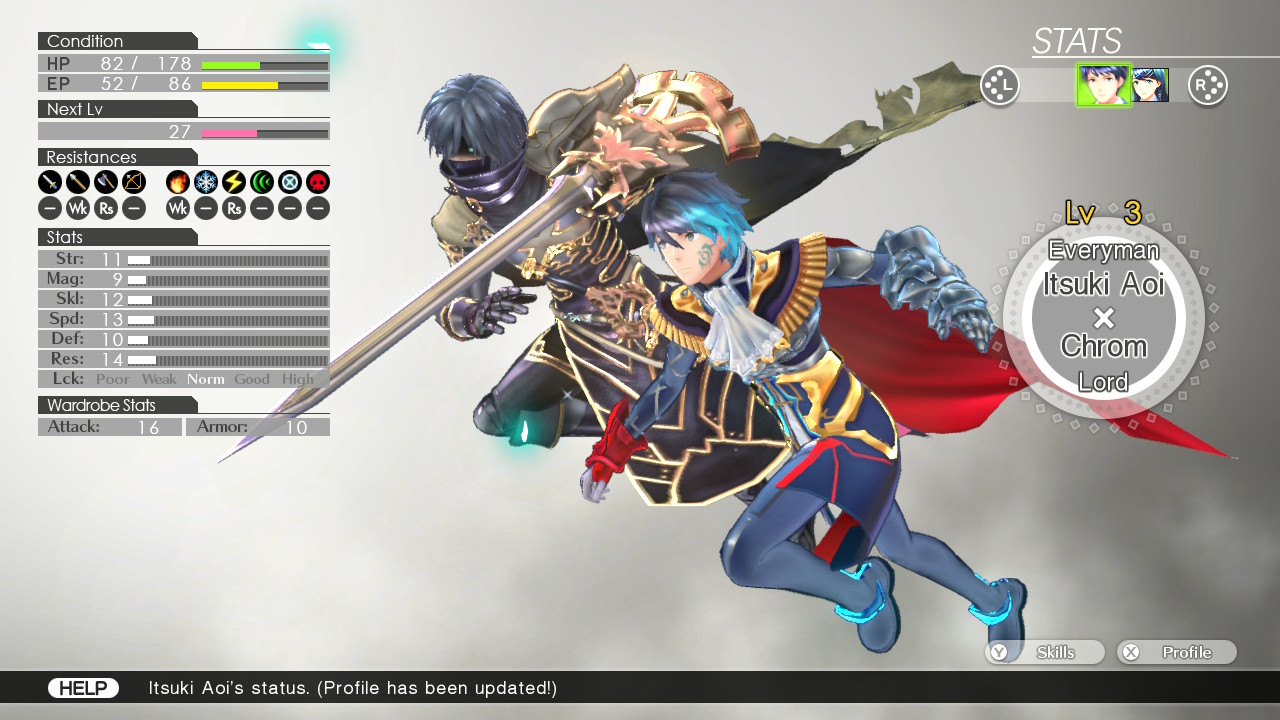Select the ice snowflake resistance icon

206,182
